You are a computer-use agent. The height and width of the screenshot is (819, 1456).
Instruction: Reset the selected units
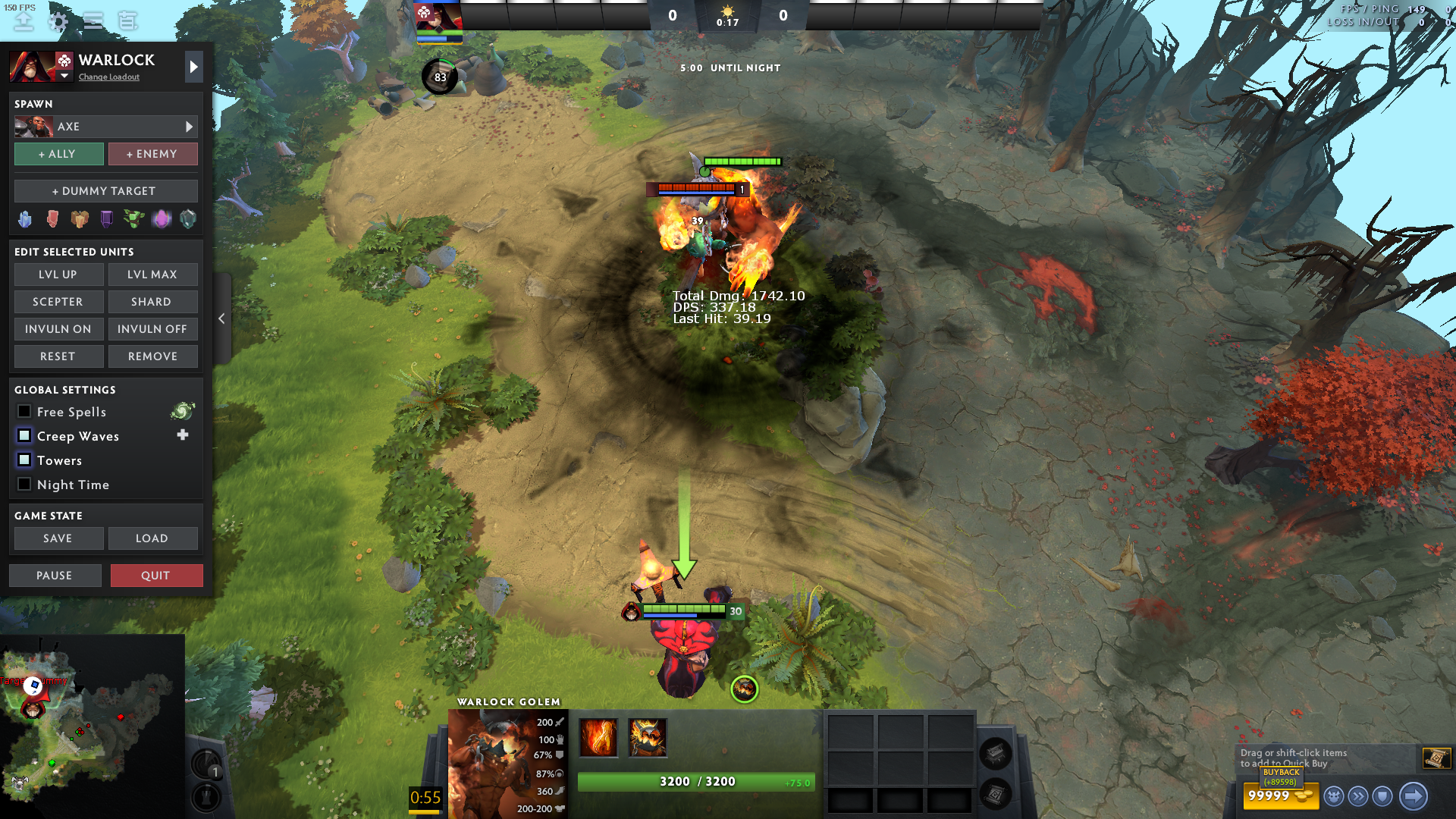[58, 356]
